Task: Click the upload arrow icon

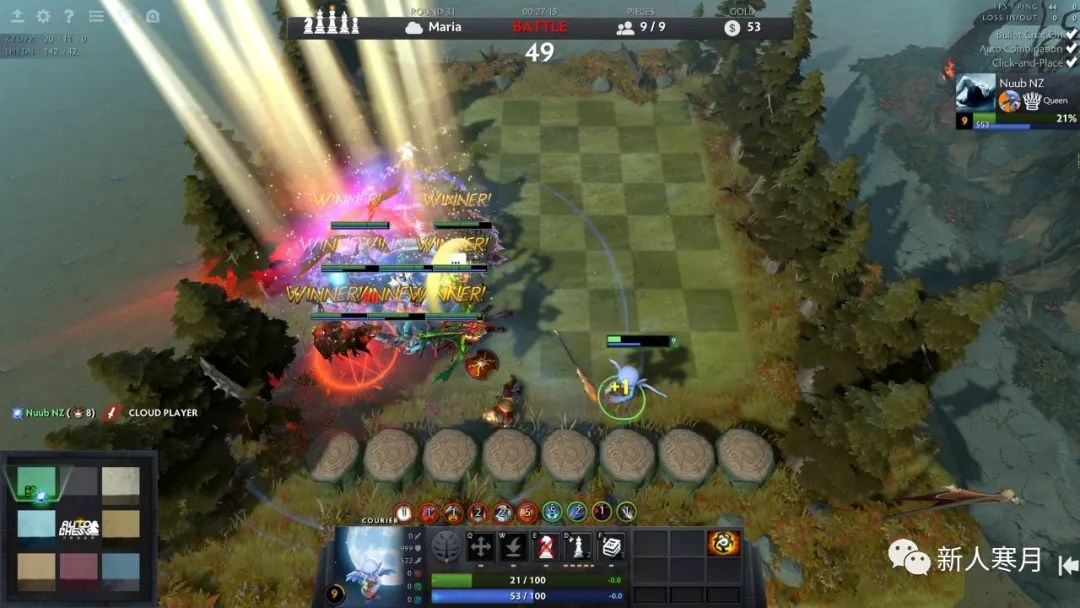Action: [x=17, y=16]
